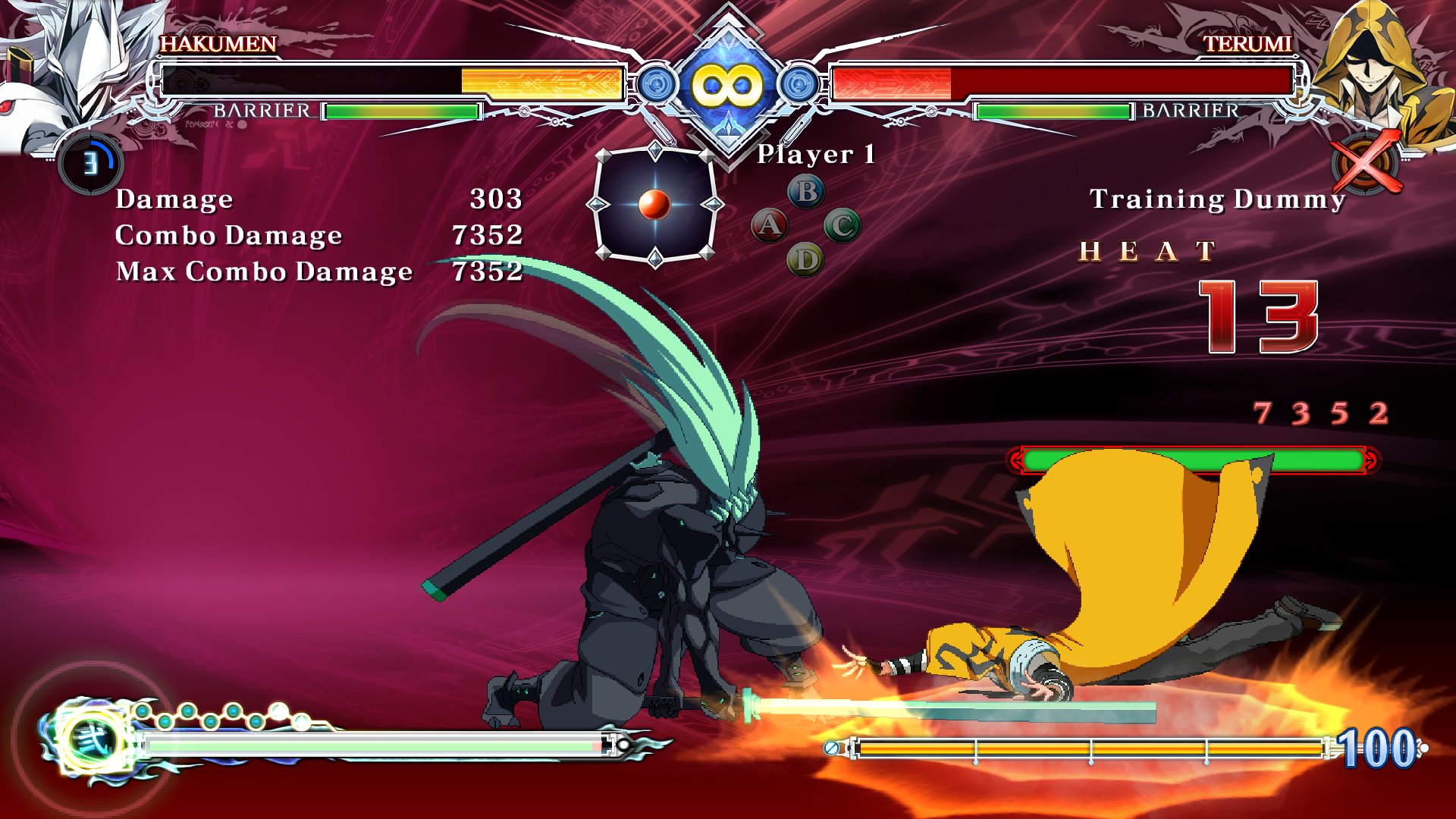1456x819 pixels.
Task: Click the red A button indicator
Action: 769,225
